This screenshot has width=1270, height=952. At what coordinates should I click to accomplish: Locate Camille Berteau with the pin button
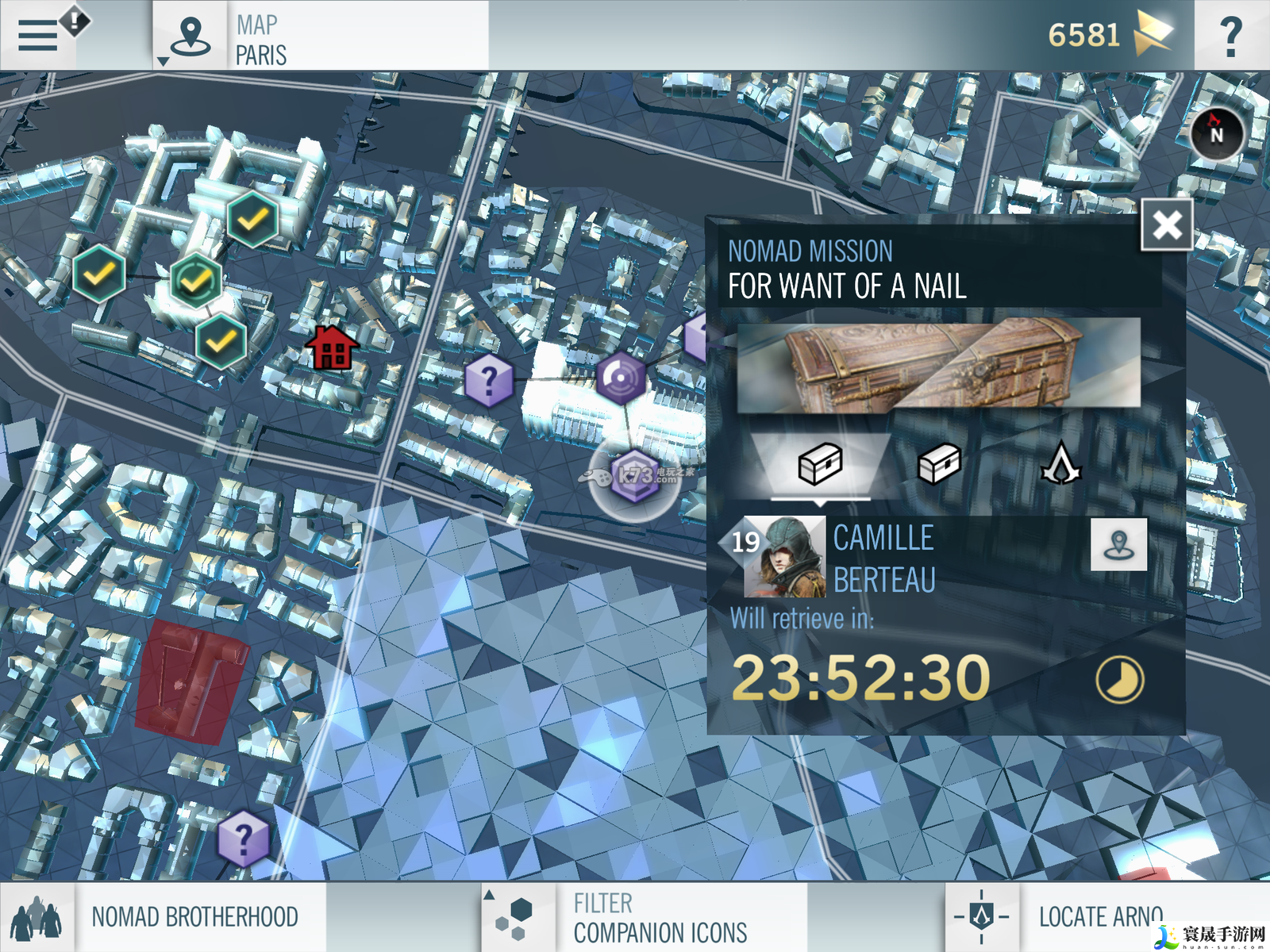tap(1118, 544)
